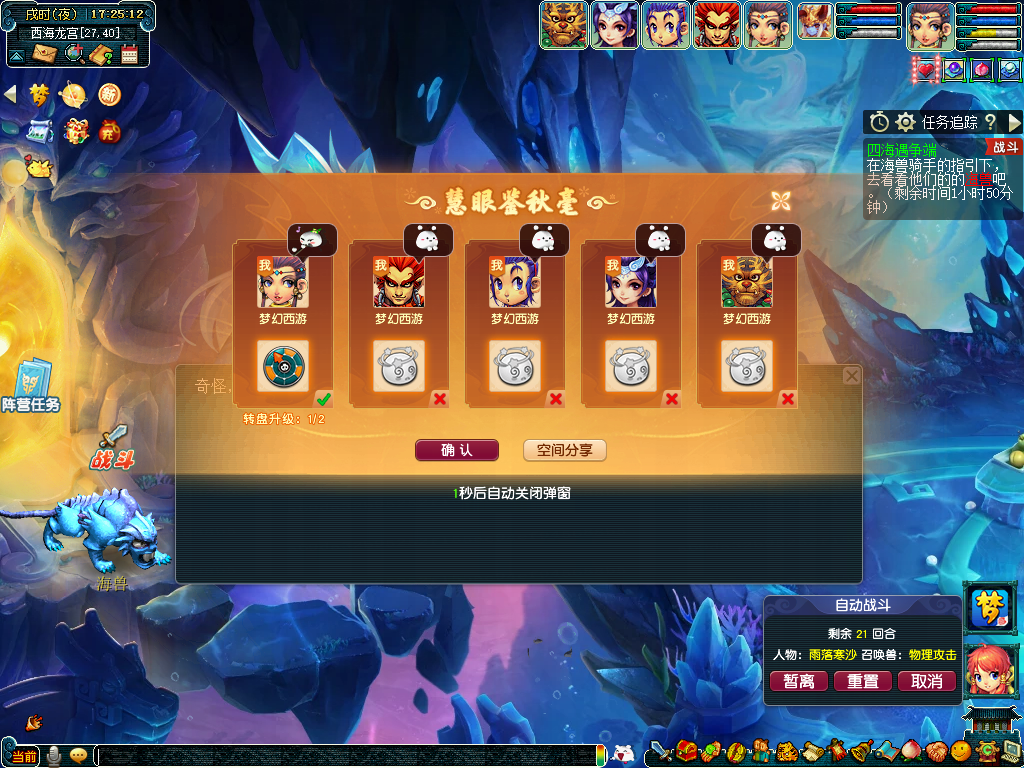Image resolution: width=1024 pixels, height=768 pixels.
Task: Collapse the 任务追踪 tracker with arrow
Action: [1014, 122]
